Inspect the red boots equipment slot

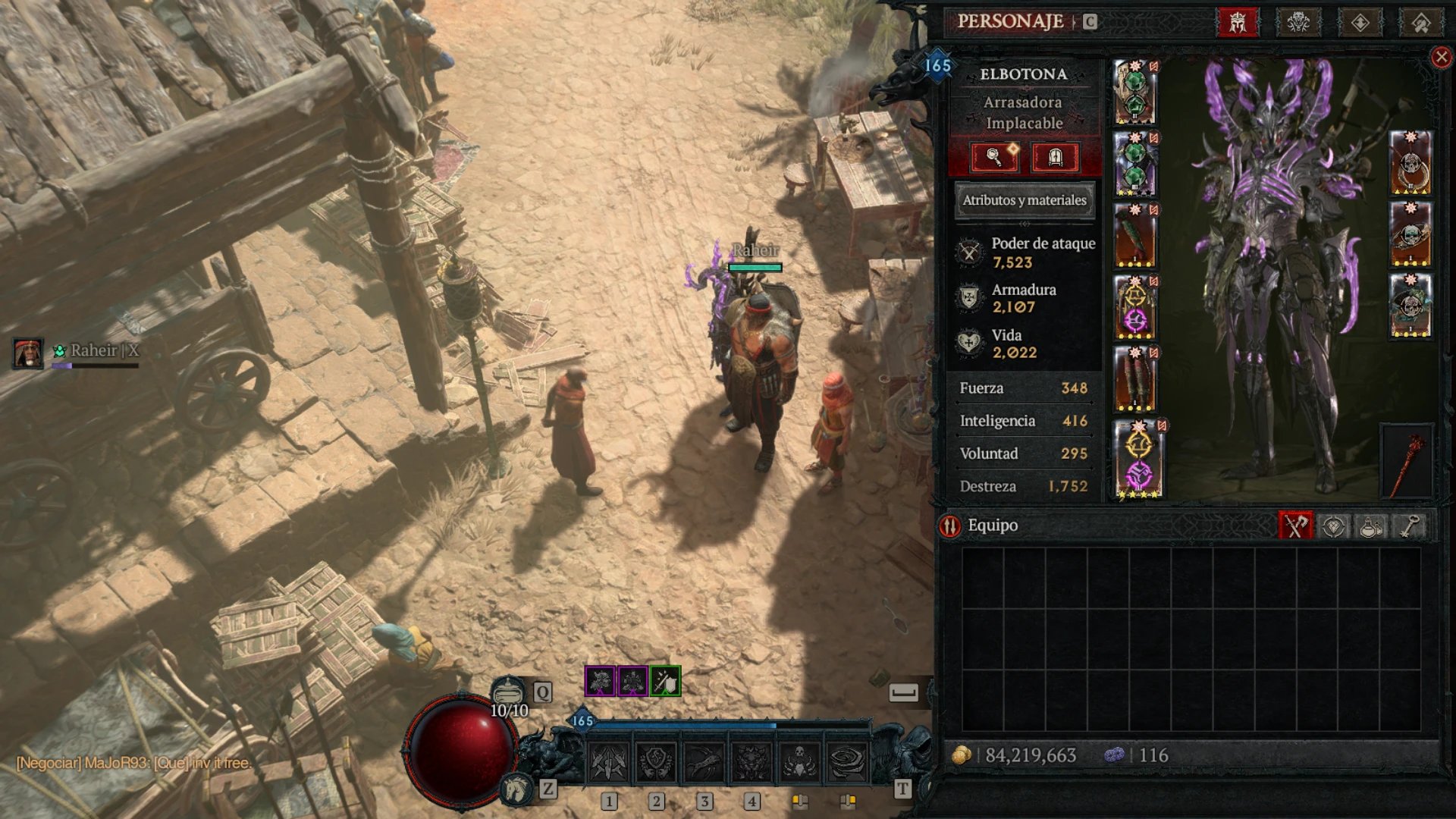point(1134,379)
